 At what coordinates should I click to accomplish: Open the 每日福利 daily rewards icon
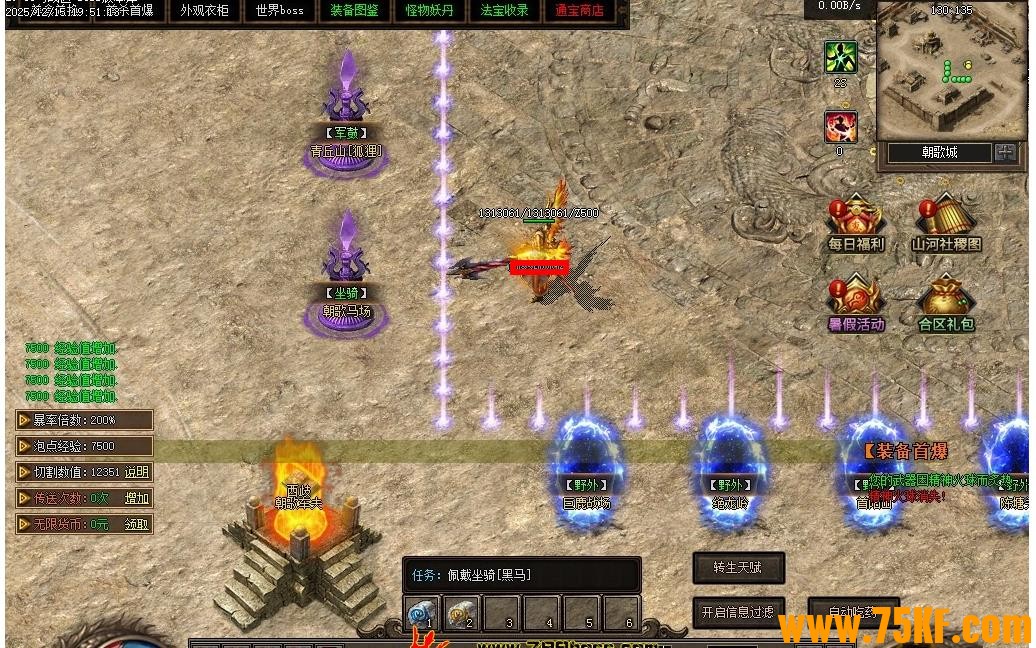pyautogui.click(x=855, y=222)
